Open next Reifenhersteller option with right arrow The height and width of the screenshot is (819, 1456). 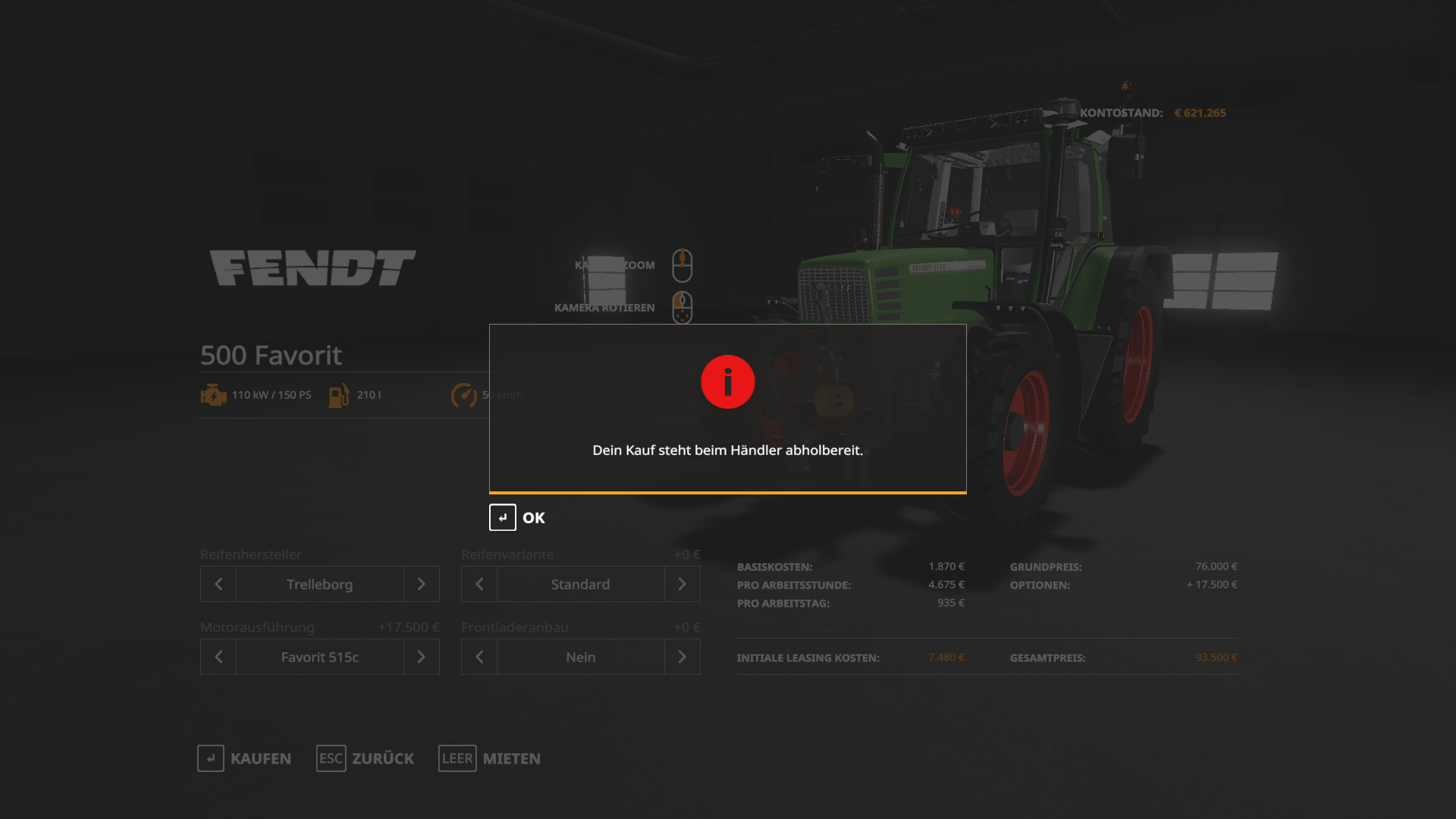pos(422,584)
